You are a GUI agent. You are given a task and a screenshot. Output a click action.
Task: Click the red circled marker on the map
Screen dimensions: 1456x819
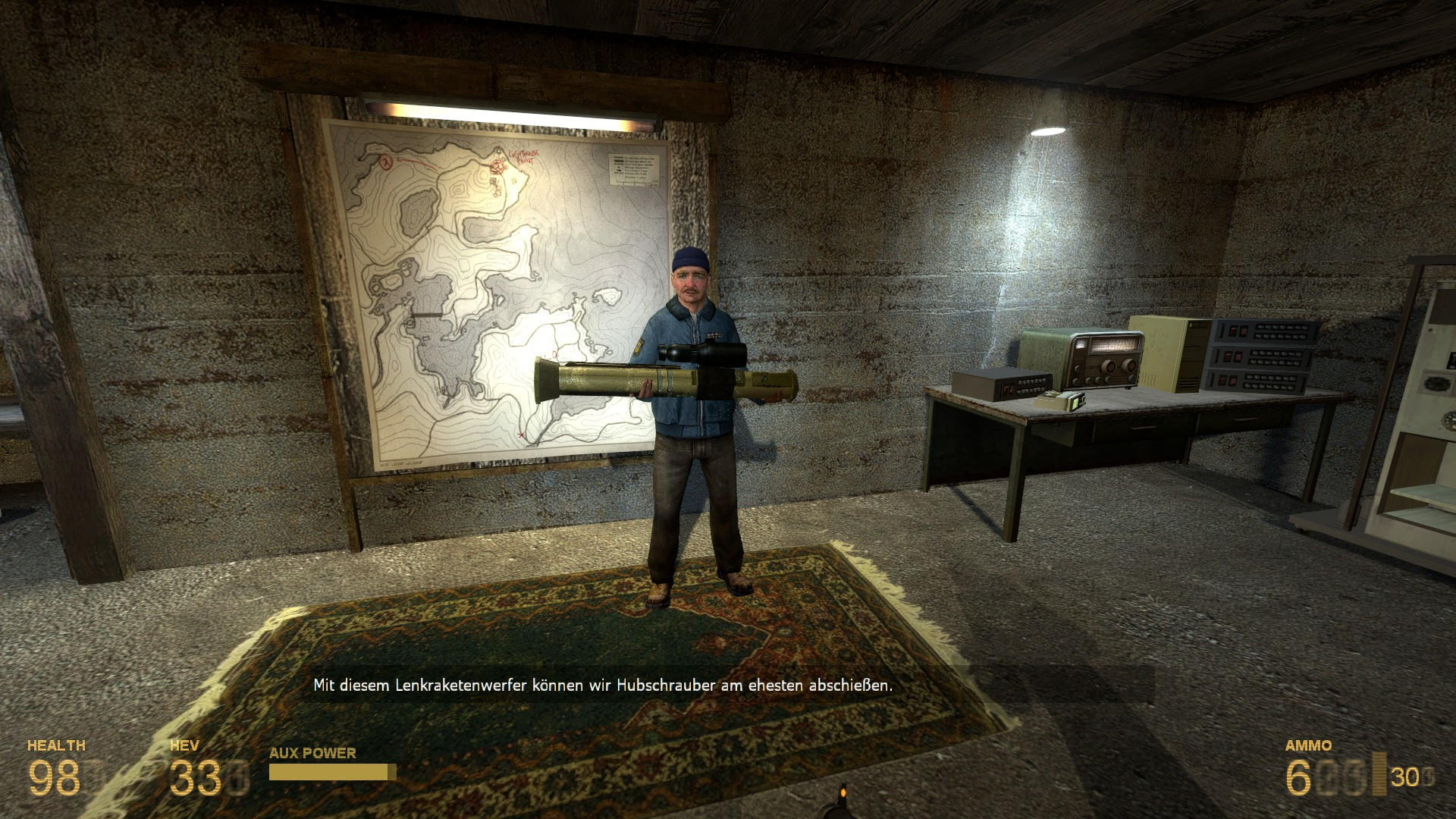pyautogui.click(x=384, y=163)
